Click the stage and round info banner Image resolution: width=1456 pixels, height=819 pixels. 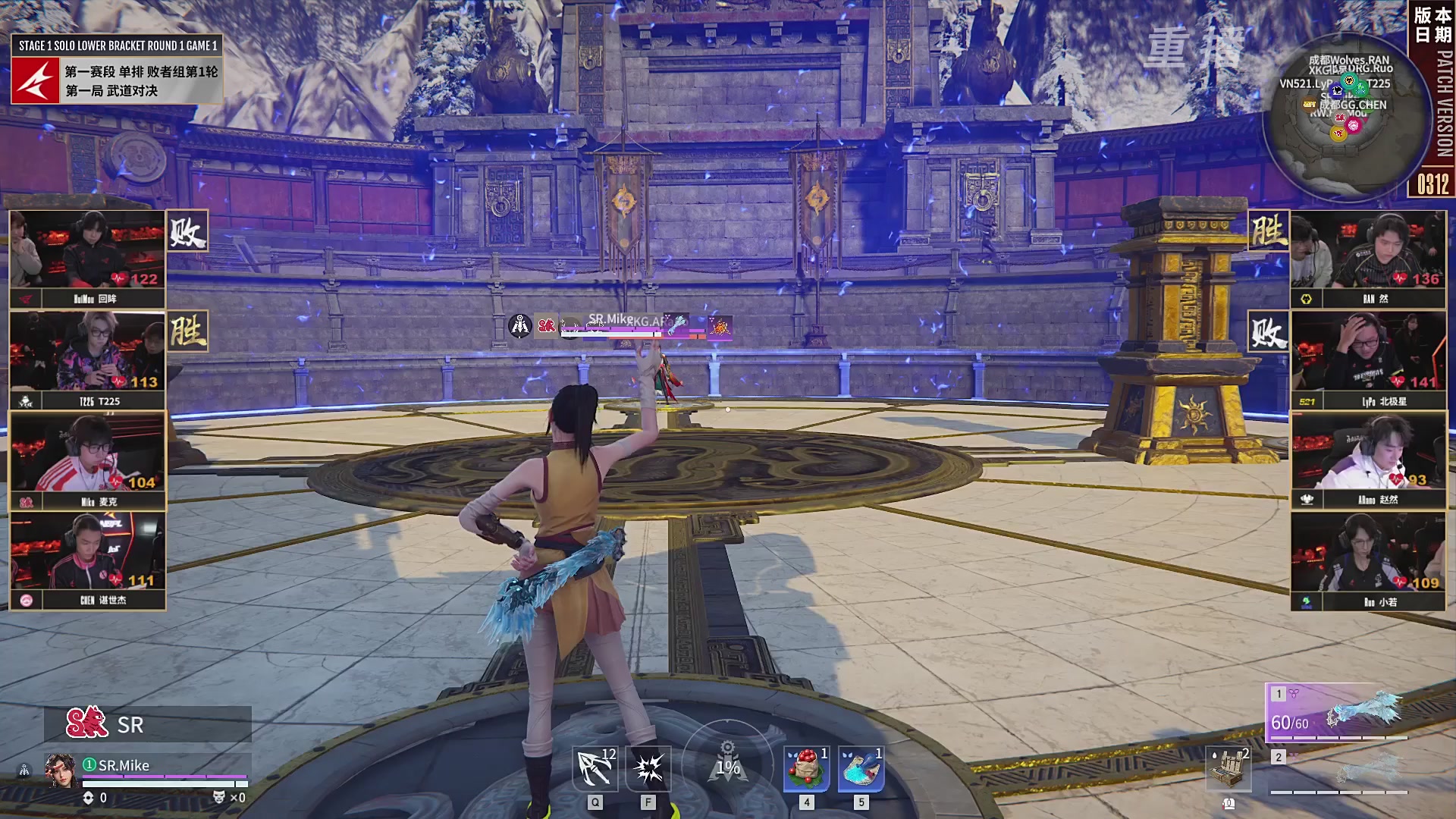118,69
